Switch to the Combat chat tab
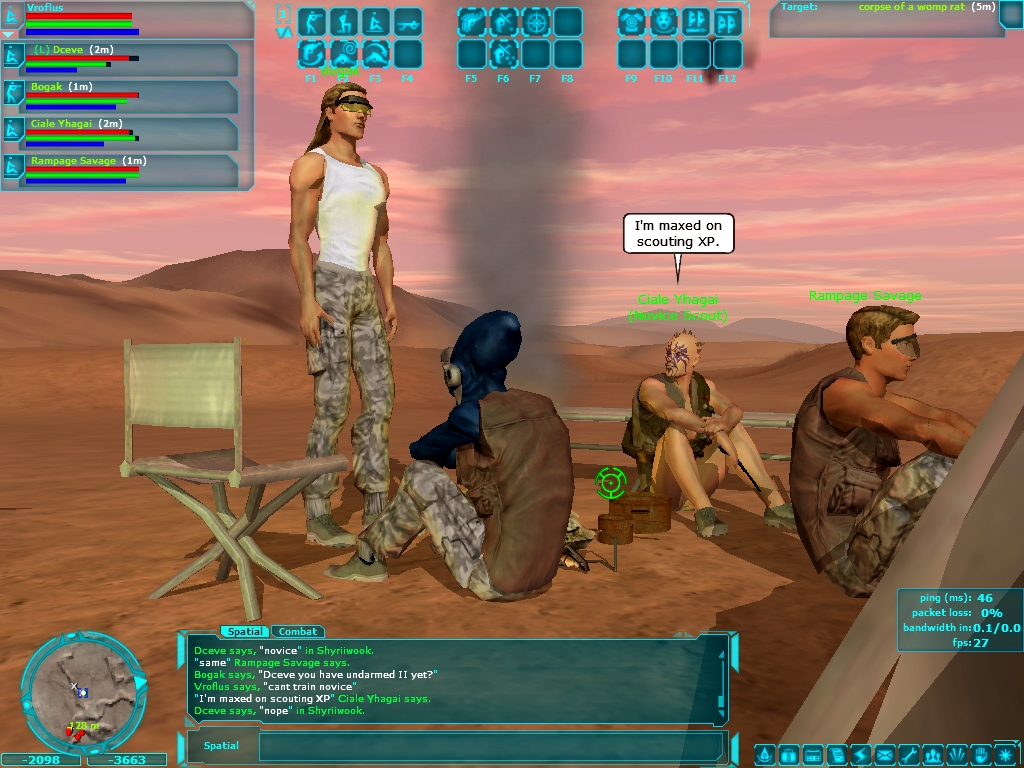This screenshot has height=768, width=1024. click(298, 631)
